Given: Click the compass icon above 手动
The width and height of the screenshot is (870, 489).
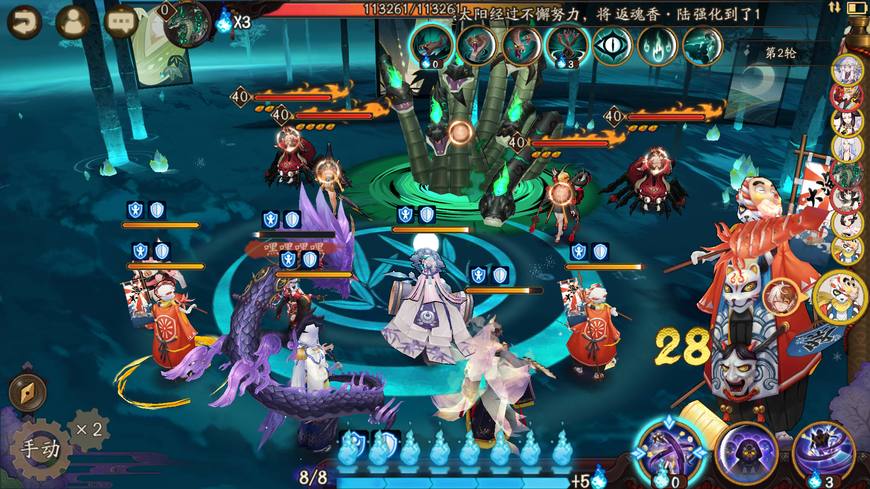Looking at the screenshot, I should [x=27, y=392].
